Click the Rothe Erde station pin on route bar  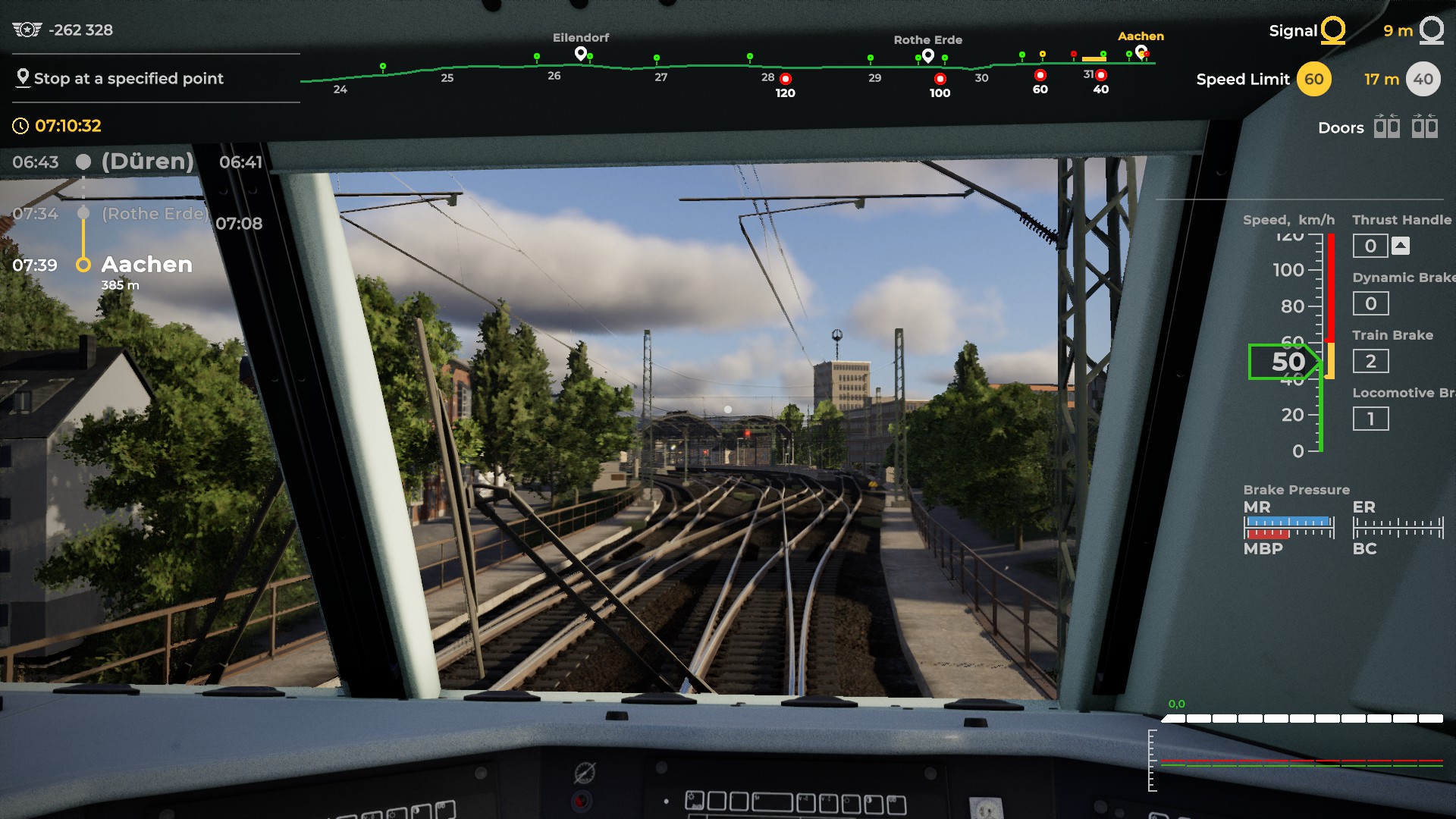click(x=927, y=55)
